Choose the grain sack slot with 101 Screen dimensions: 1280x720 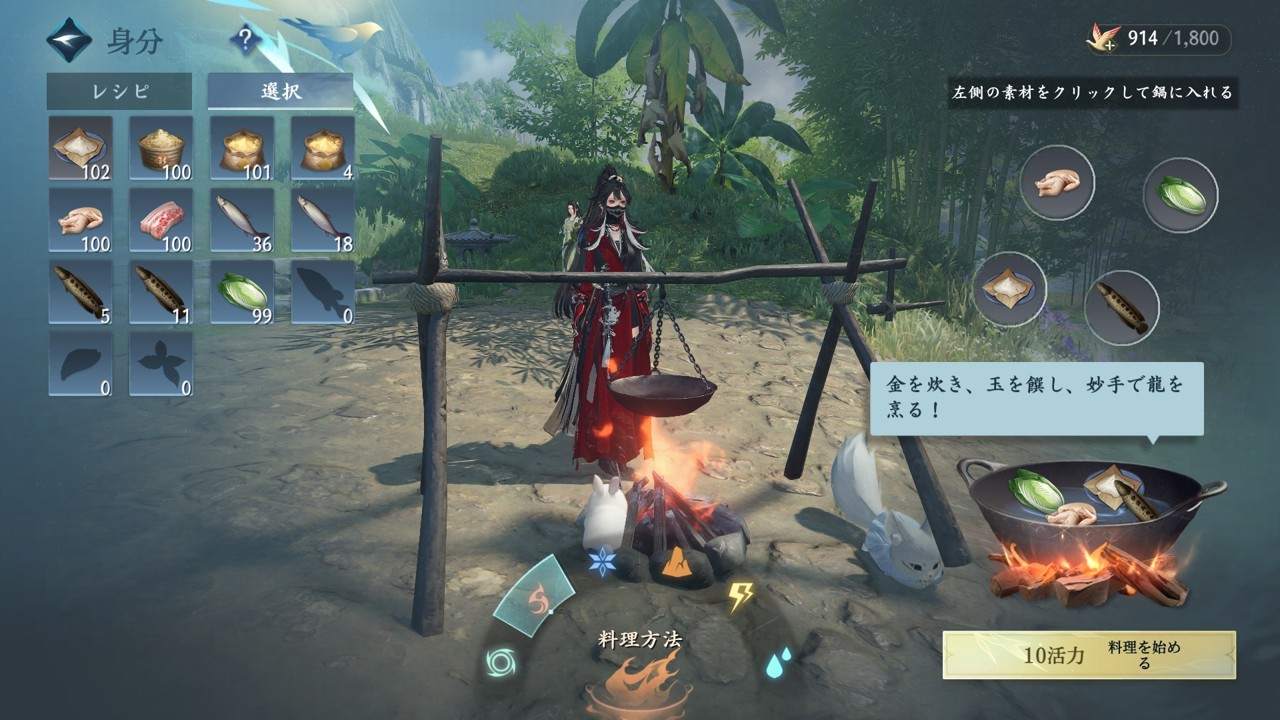click(x=242, y=148)
